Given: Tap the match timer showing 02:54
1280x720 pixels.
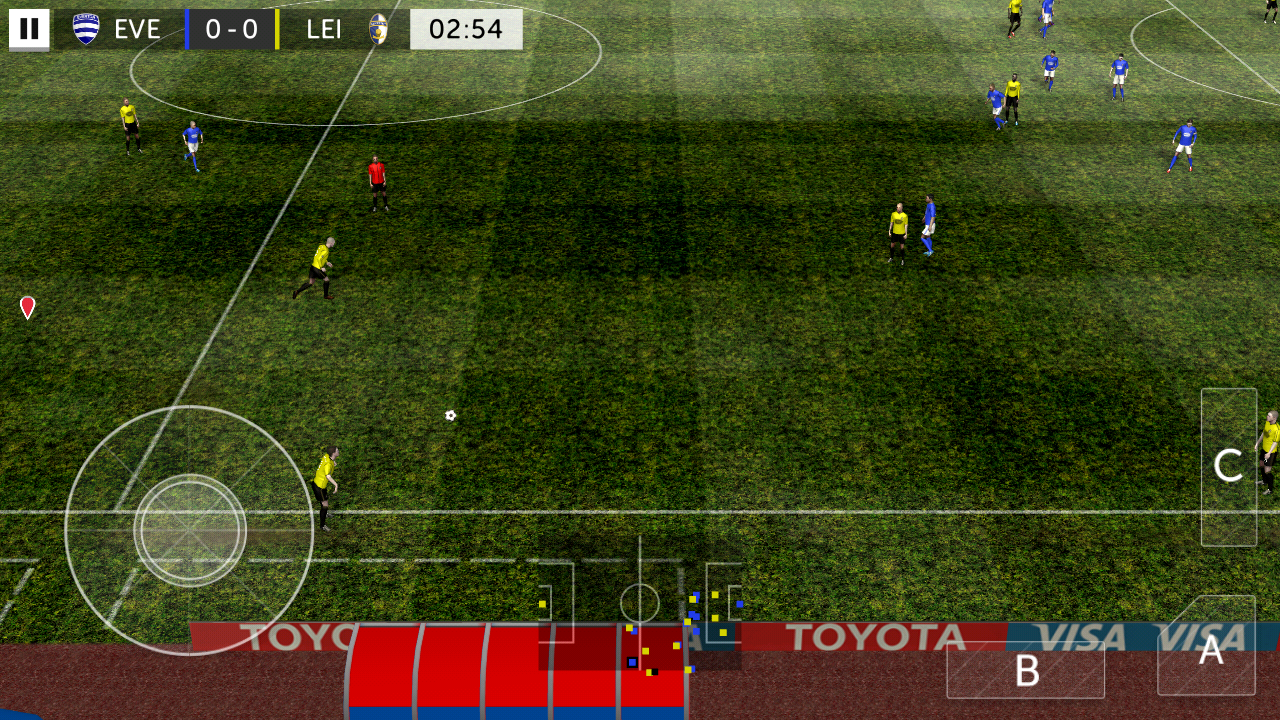Looking at the screenshot, I should point(466,28).
